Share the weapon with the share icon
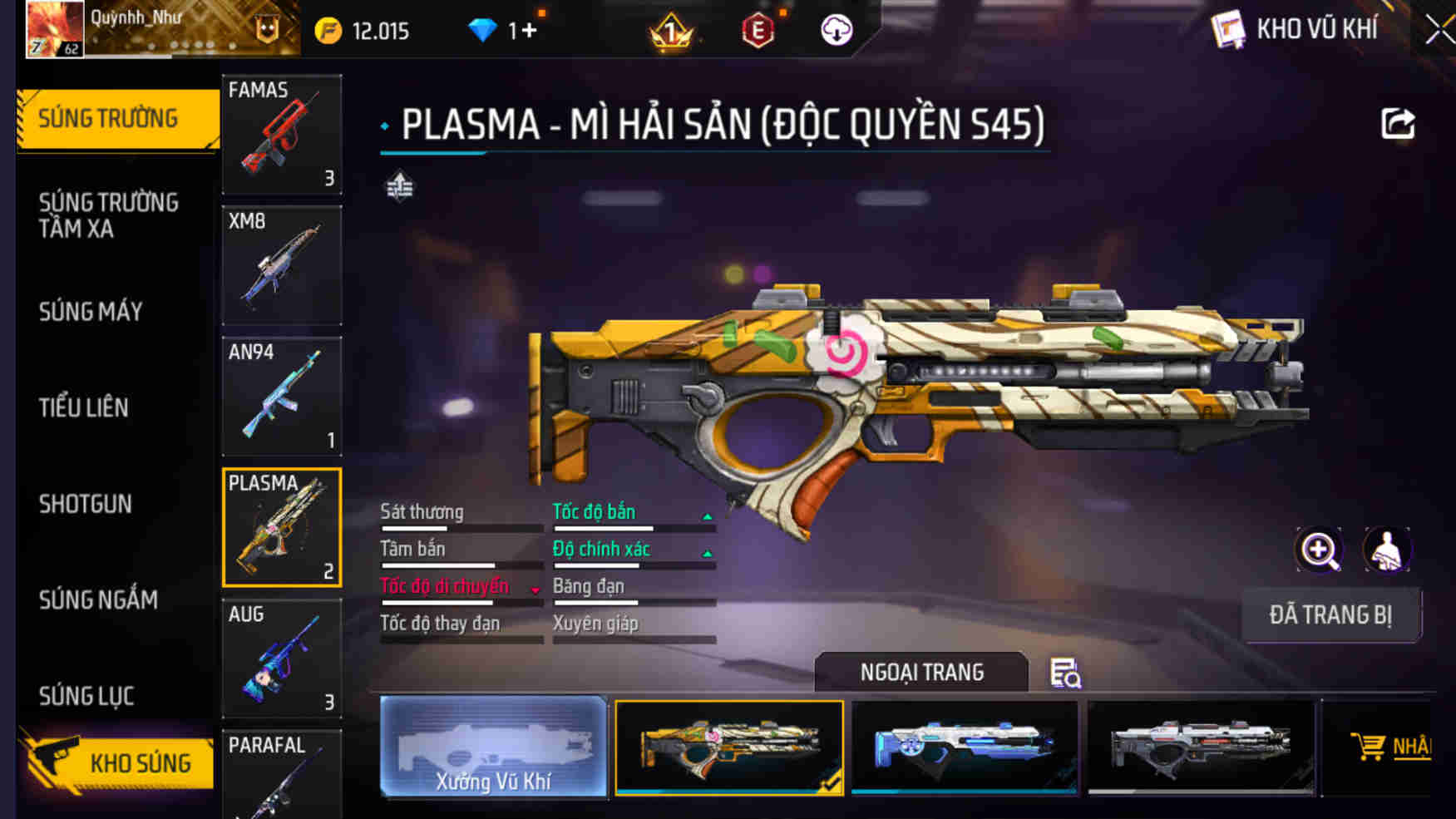Viewport: 1456px width, 819px height. 1398,125
